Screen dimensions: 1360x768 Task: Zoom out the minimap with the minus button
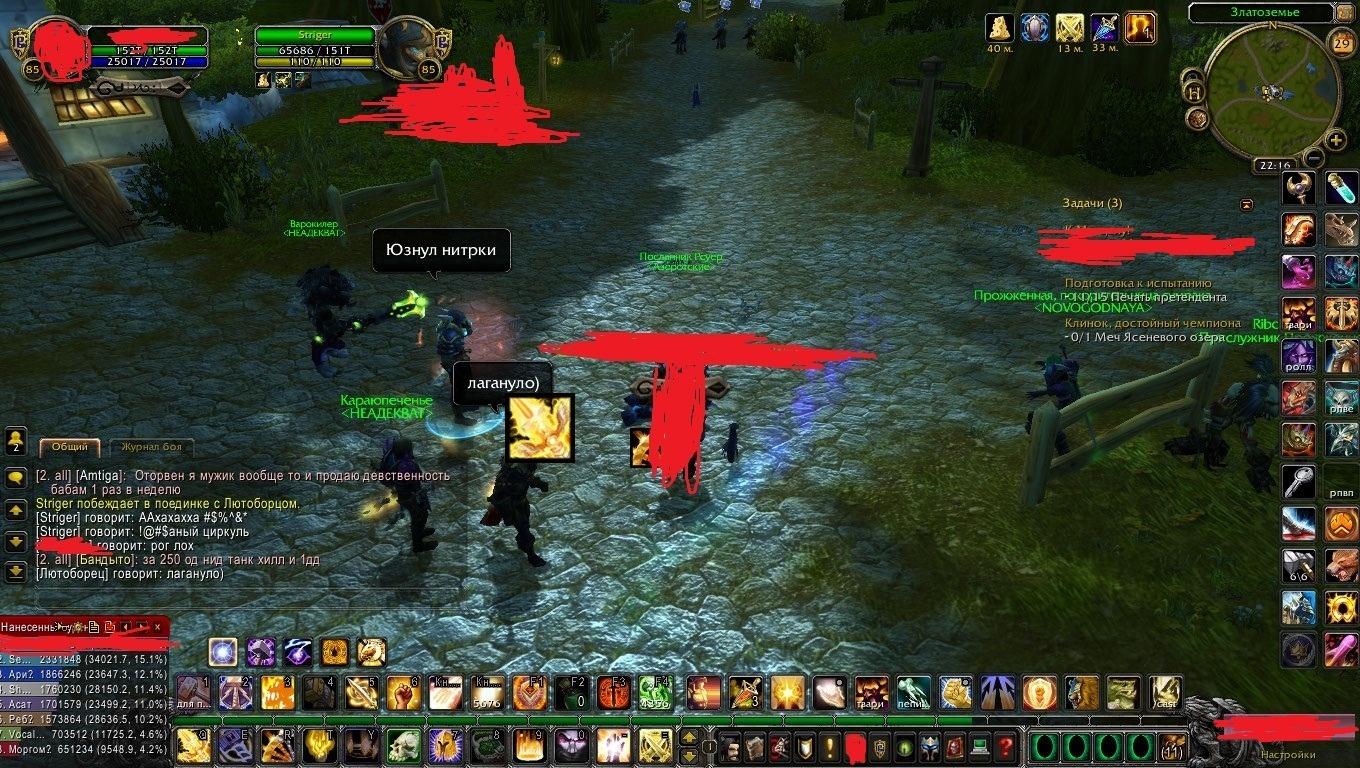click(x=1314, y=157)
